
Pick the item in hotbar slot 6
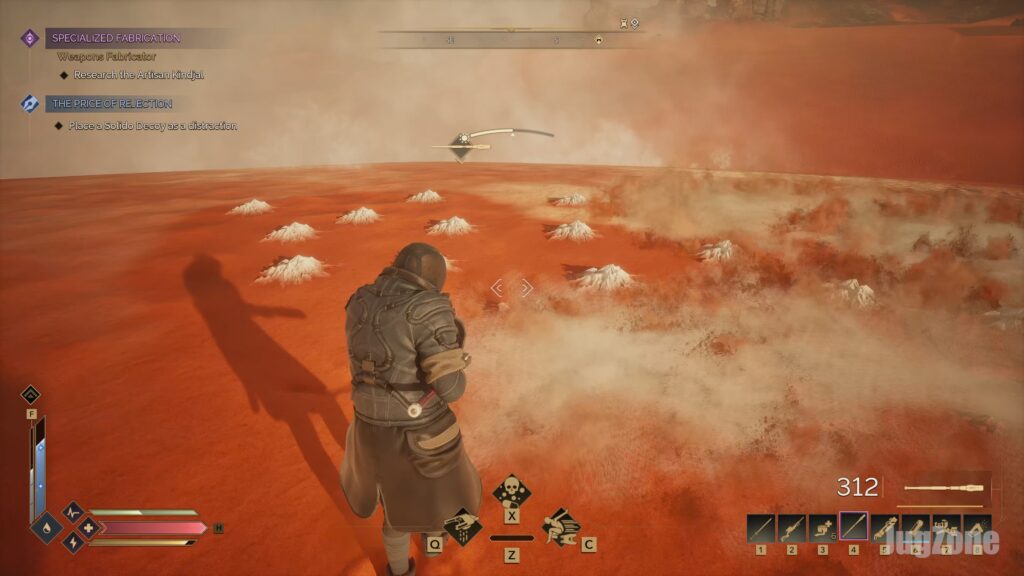(x=915, y=527)
